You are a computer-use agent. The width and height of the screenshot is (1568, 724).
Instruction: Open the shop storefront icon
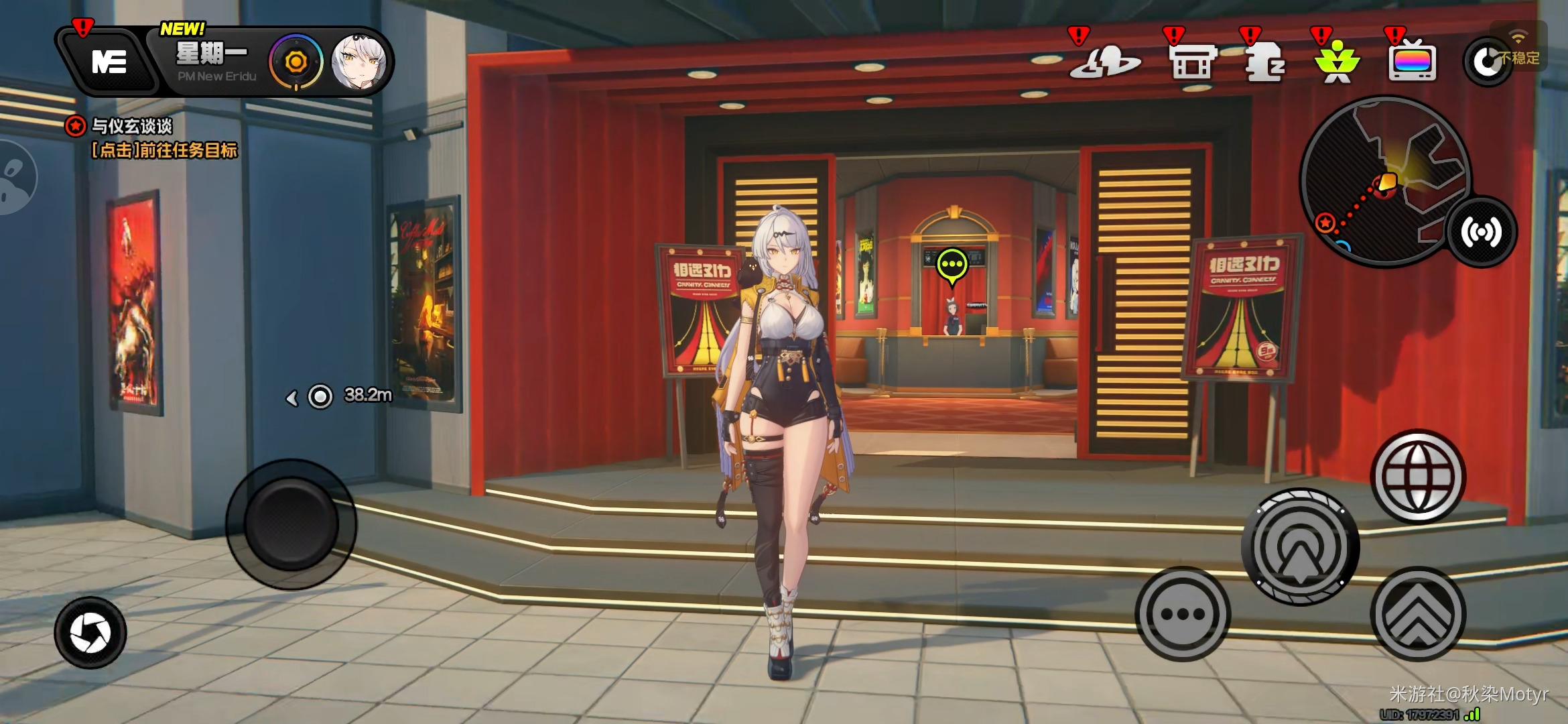pos(1192,62)
